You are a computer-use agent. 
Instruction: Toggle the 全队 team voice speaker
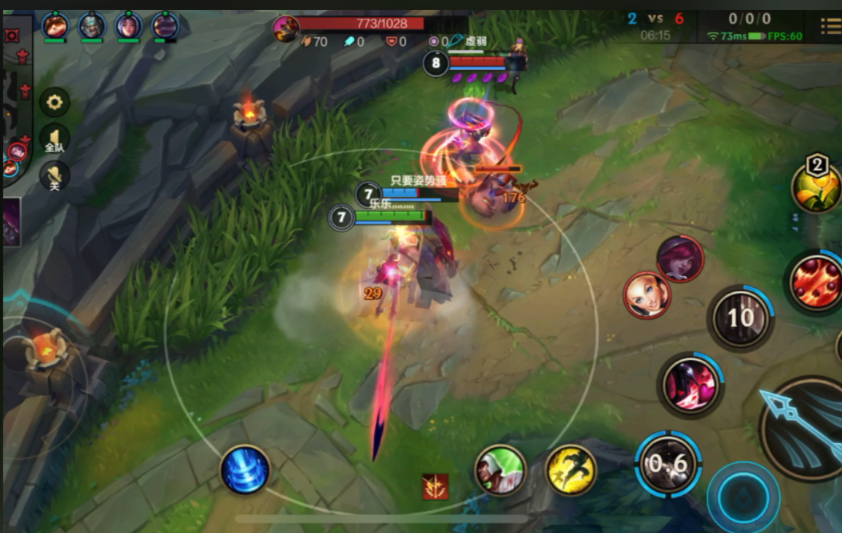[x=54, y=139]
